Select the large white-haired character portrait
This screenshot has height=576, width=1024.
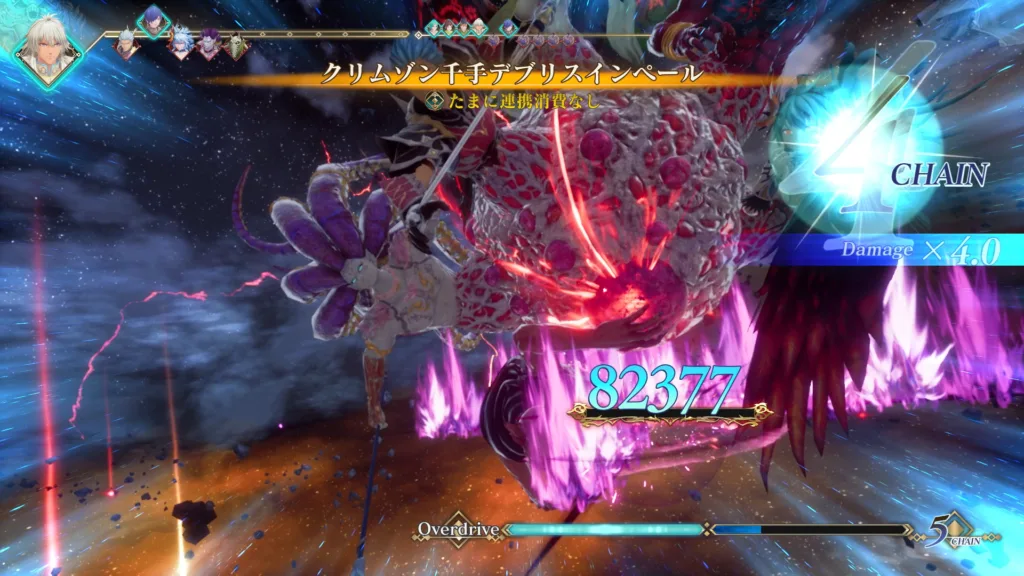point(49,43)
